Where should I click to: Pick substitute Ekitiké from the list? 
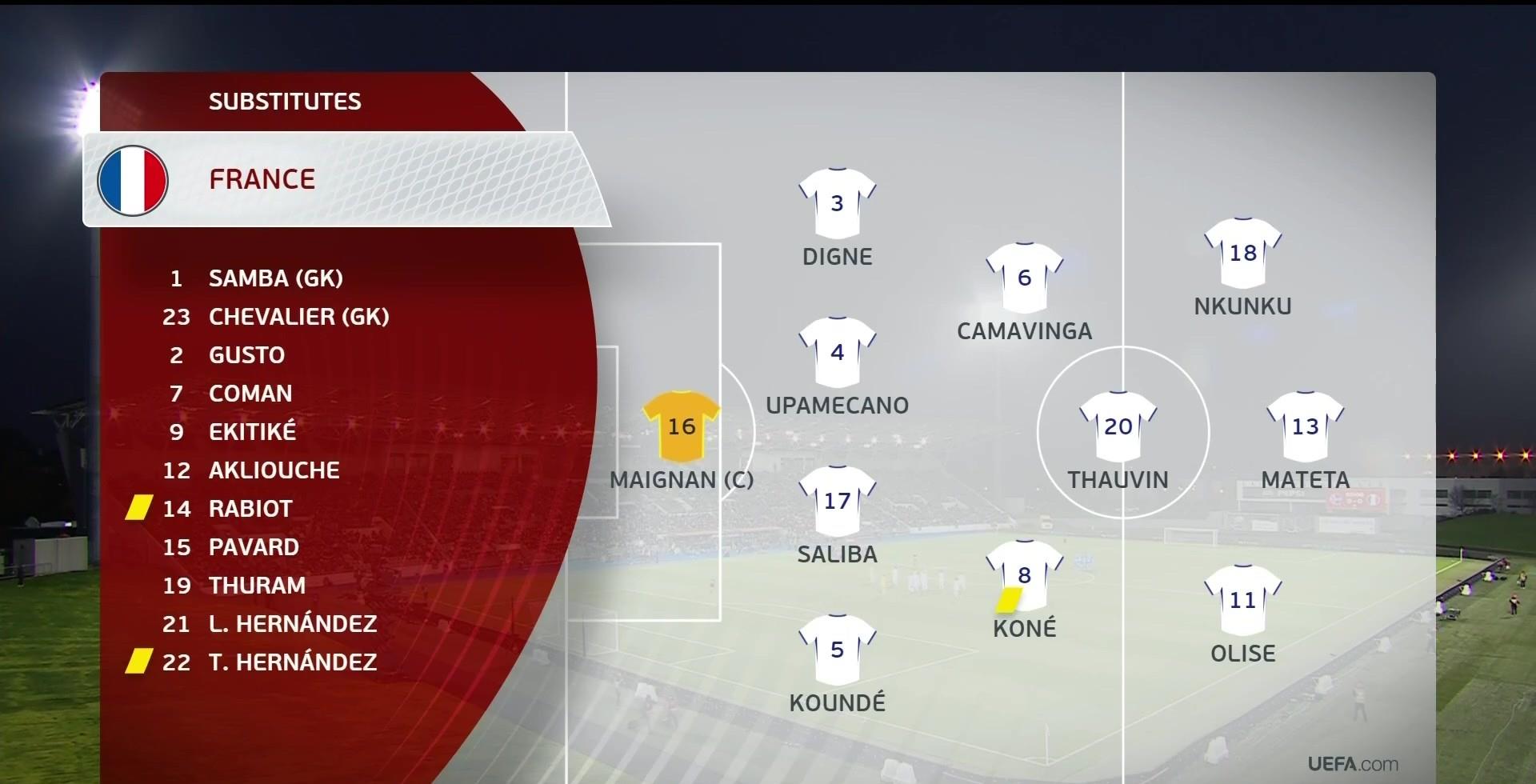coord(252,432)
